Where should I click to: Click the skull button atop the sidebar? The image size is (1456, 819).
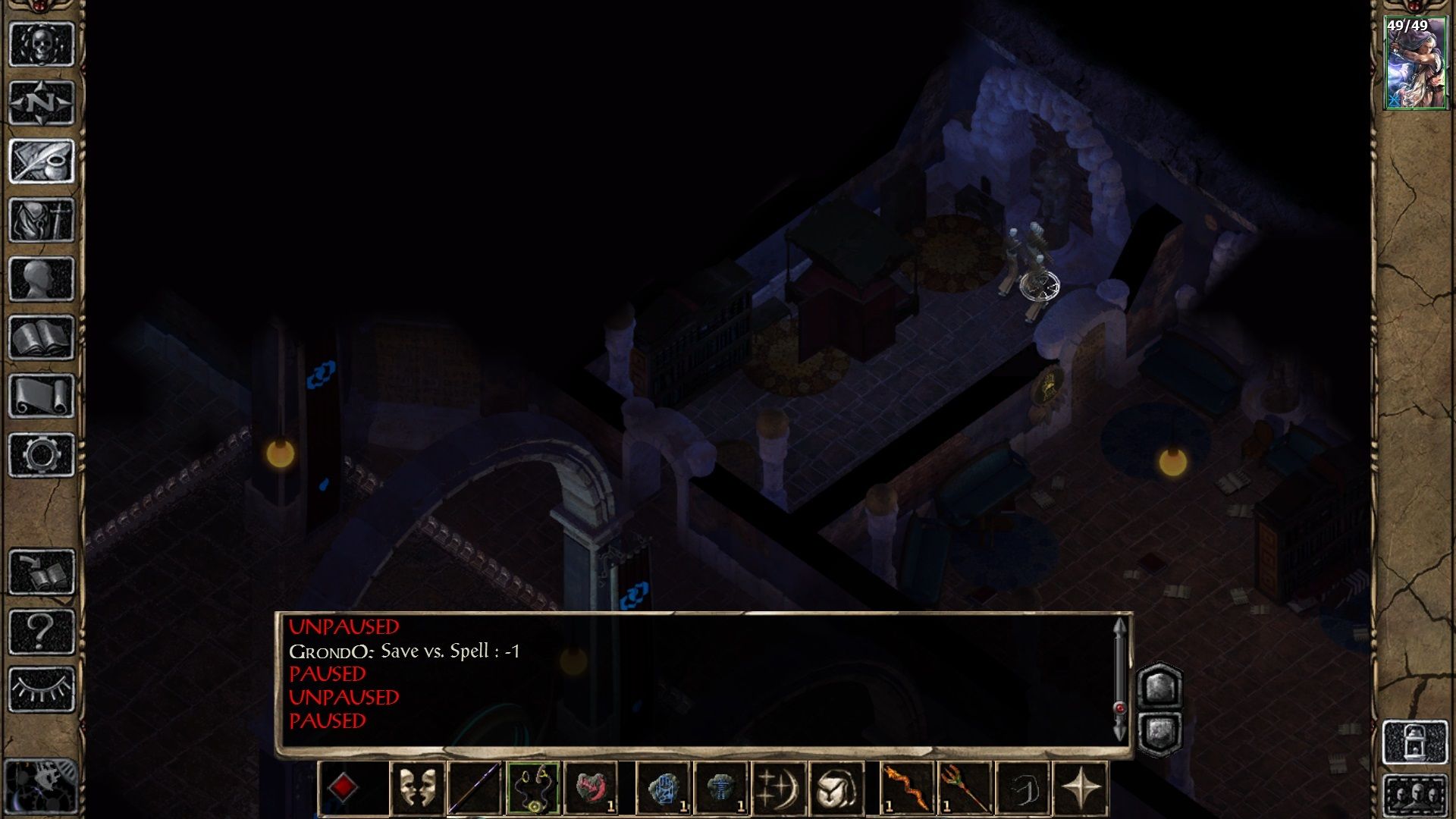click(42, 44)
